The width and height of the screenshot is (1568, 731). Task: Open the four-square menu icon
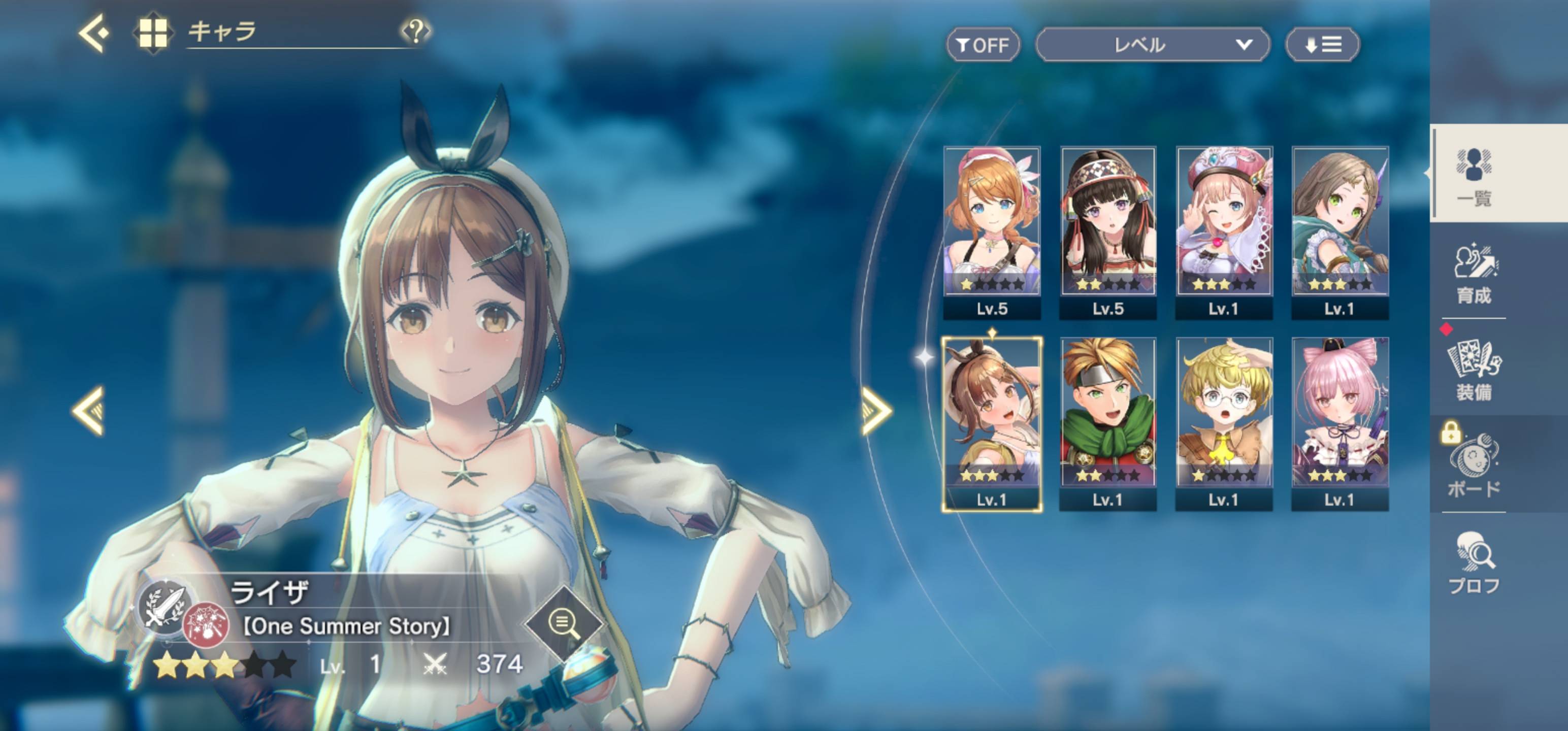click(152, 33)
